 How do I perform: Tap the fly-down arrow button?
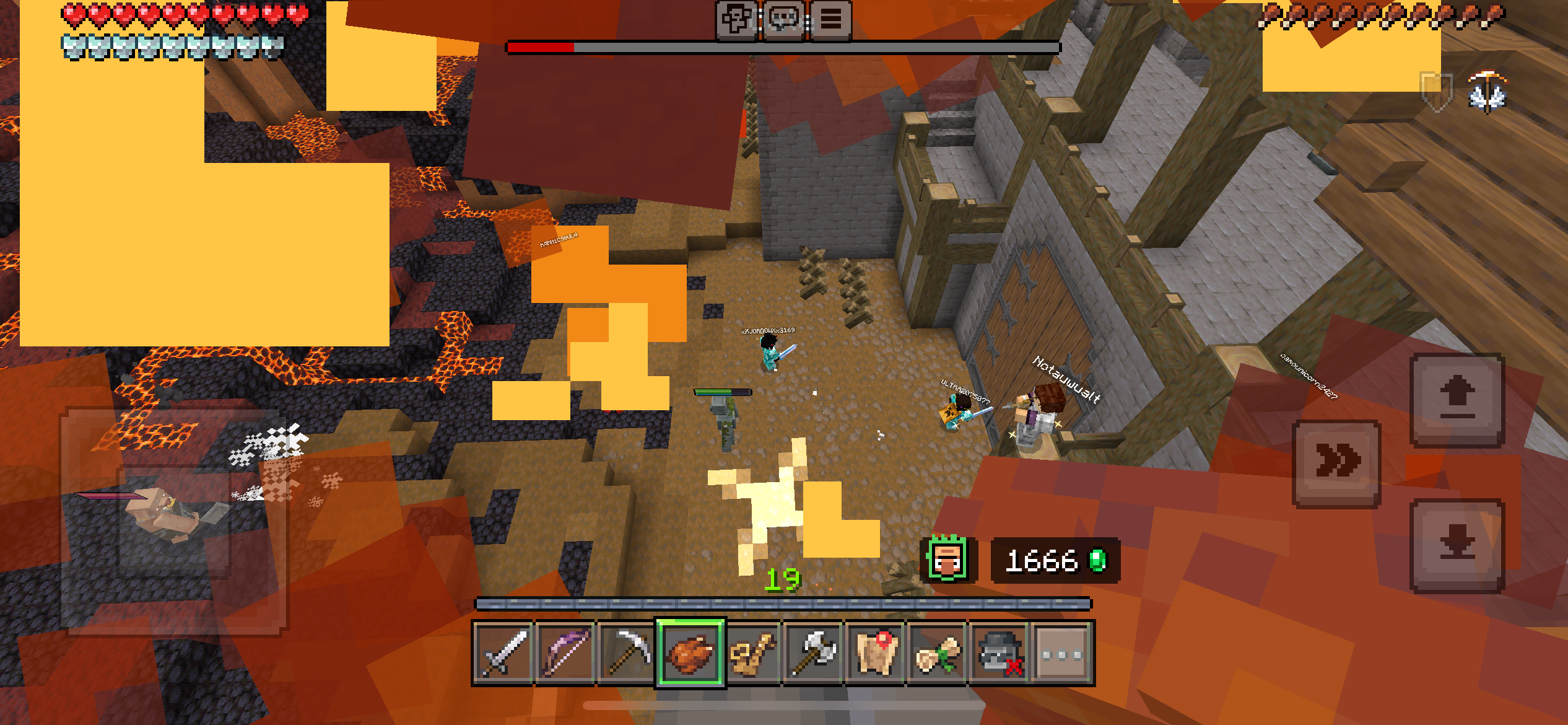click(1457, 545)
